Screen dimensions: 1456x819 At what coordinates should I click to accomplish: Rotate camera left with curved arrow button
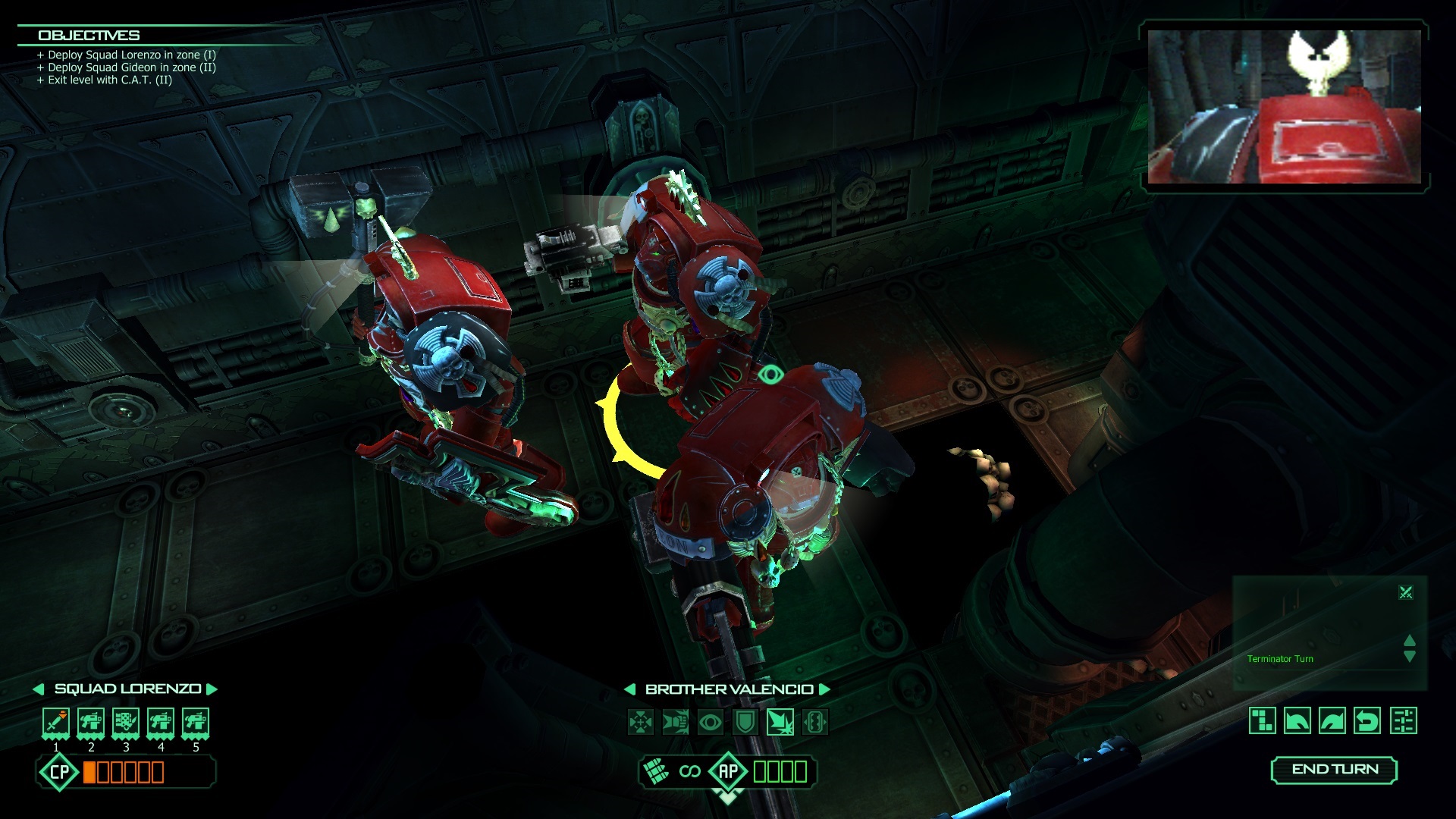pos(1298,720)
